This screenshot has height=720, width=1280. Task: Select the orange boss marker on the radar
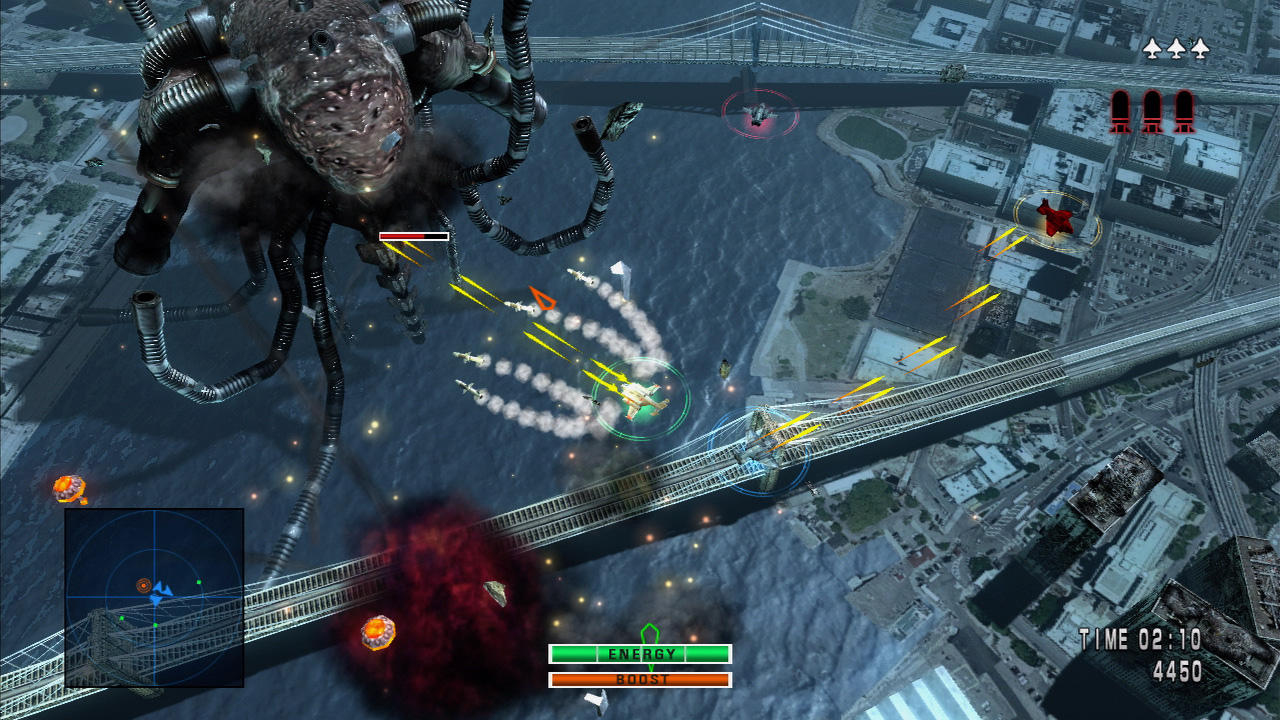(x=143, y=585)
